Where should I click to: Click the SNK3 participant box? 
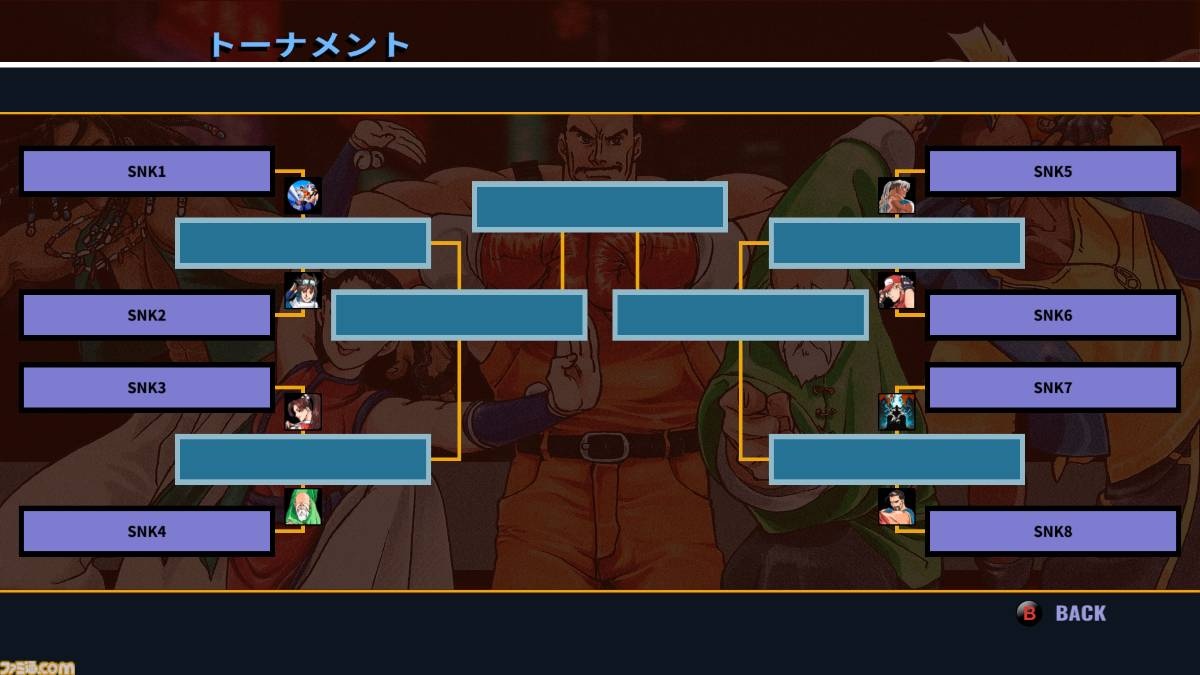[147, 388]
